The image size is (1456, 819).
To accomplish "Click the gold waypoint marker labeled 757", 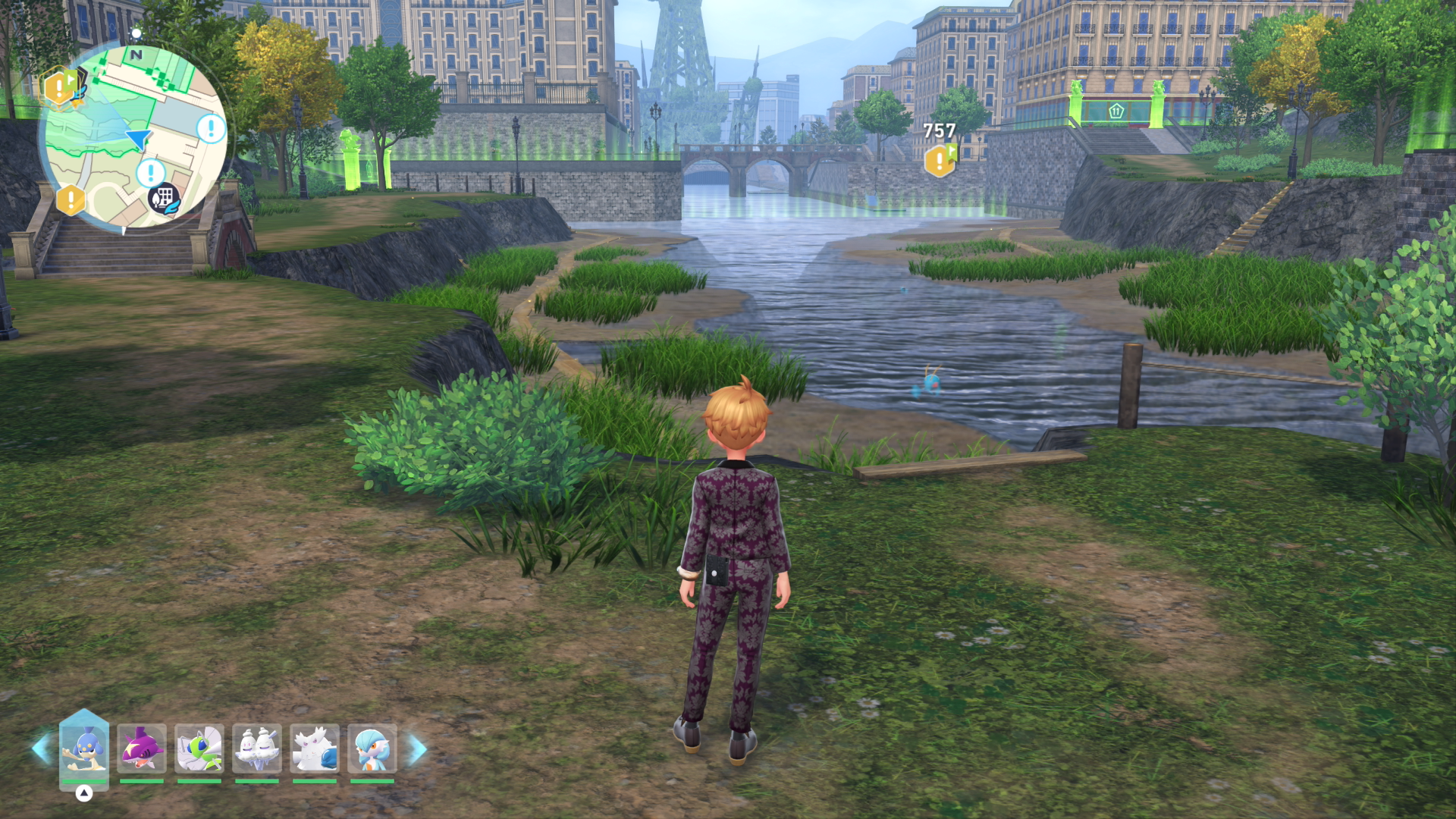I will pyautogui.click(x=940, y=160).
